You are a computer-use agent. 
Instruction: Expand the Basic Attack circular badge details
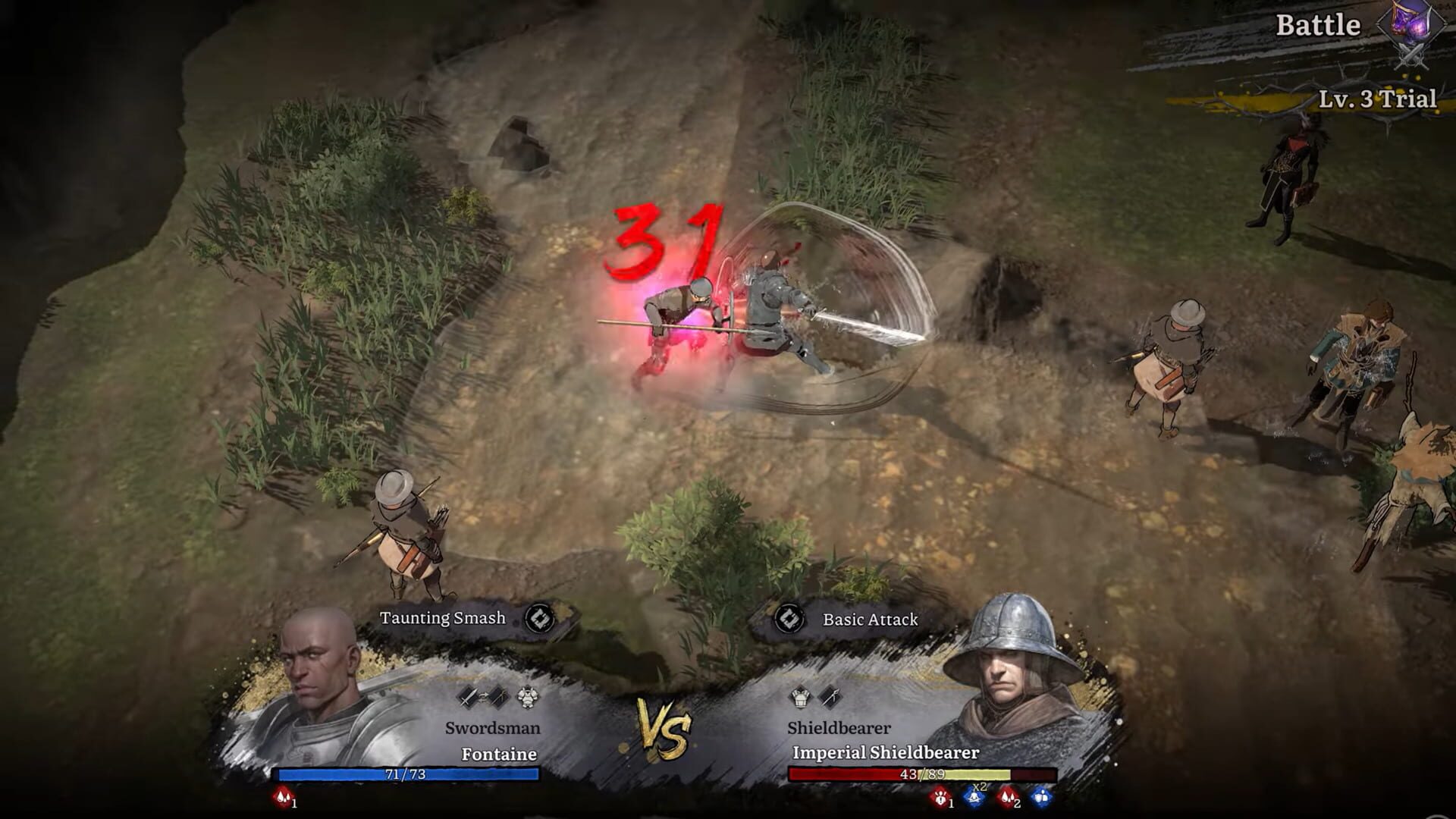tap(791, 619)
